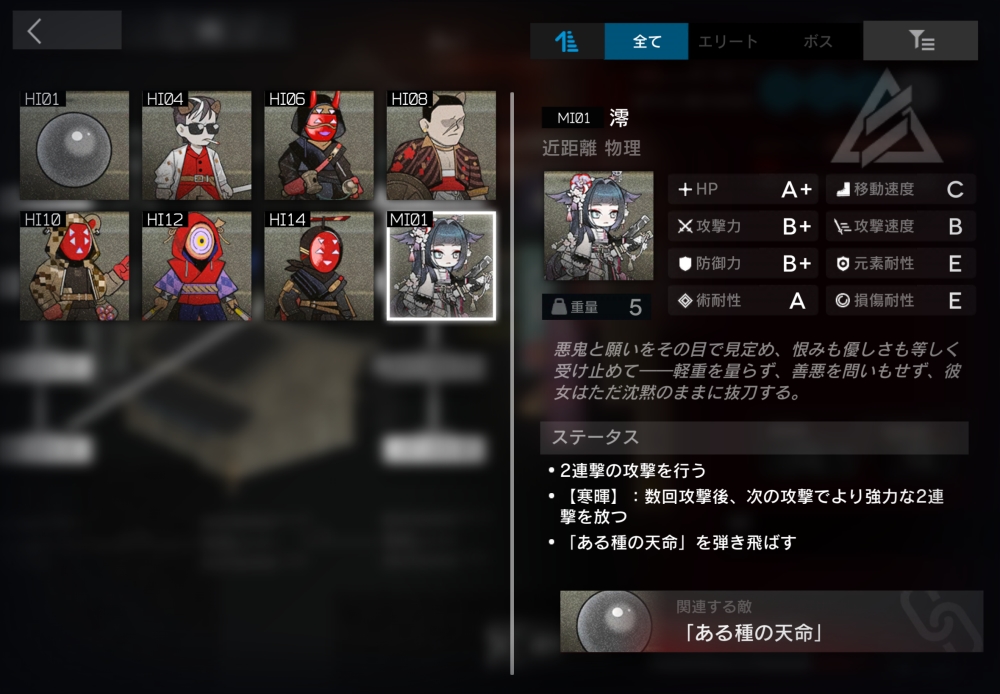1000x694 pixels.
Task: Go back using the arrow button
Action: pos(66,30)
